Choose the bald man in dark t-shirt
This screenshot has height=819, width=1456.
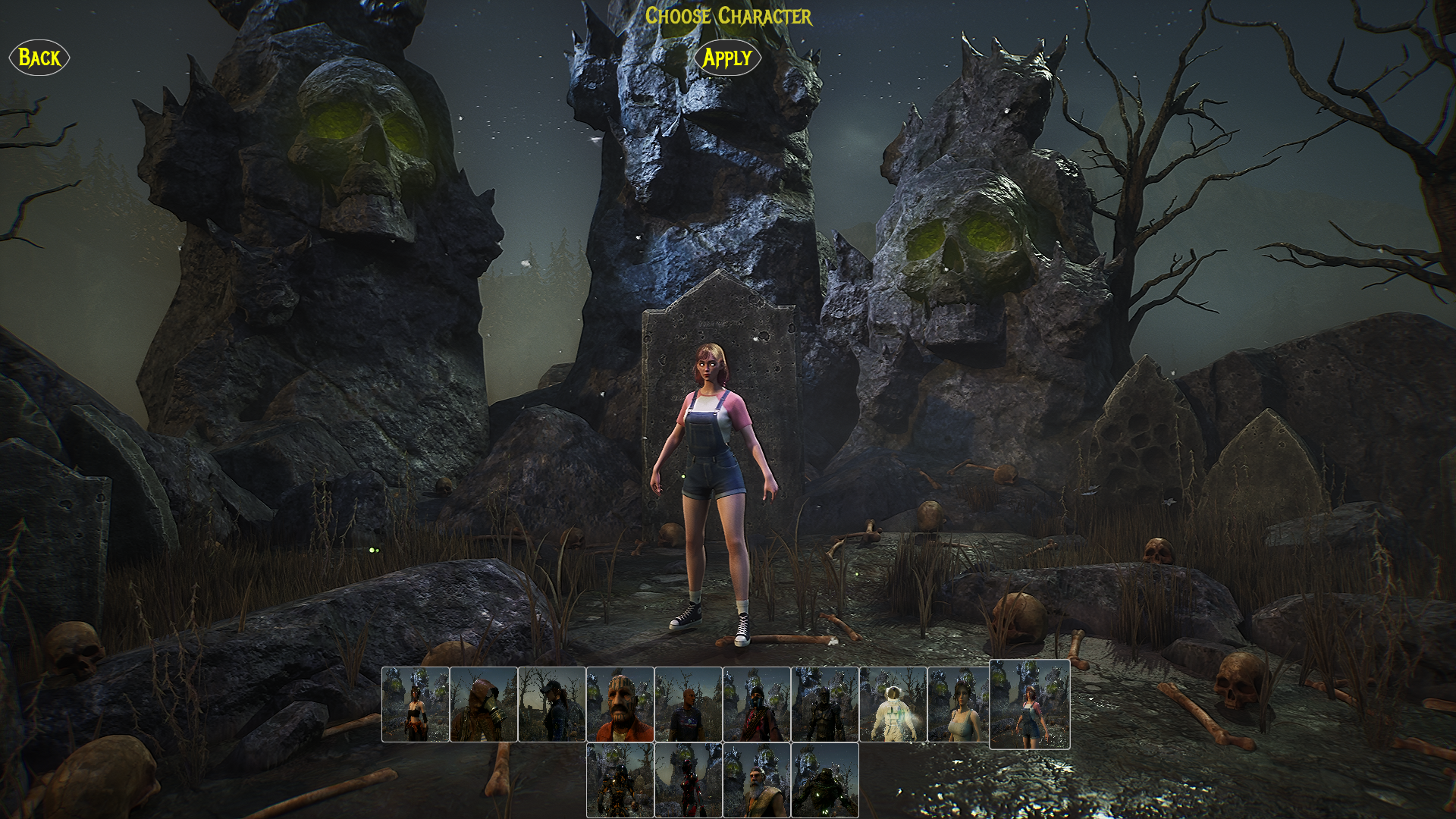tap(688, 704)
